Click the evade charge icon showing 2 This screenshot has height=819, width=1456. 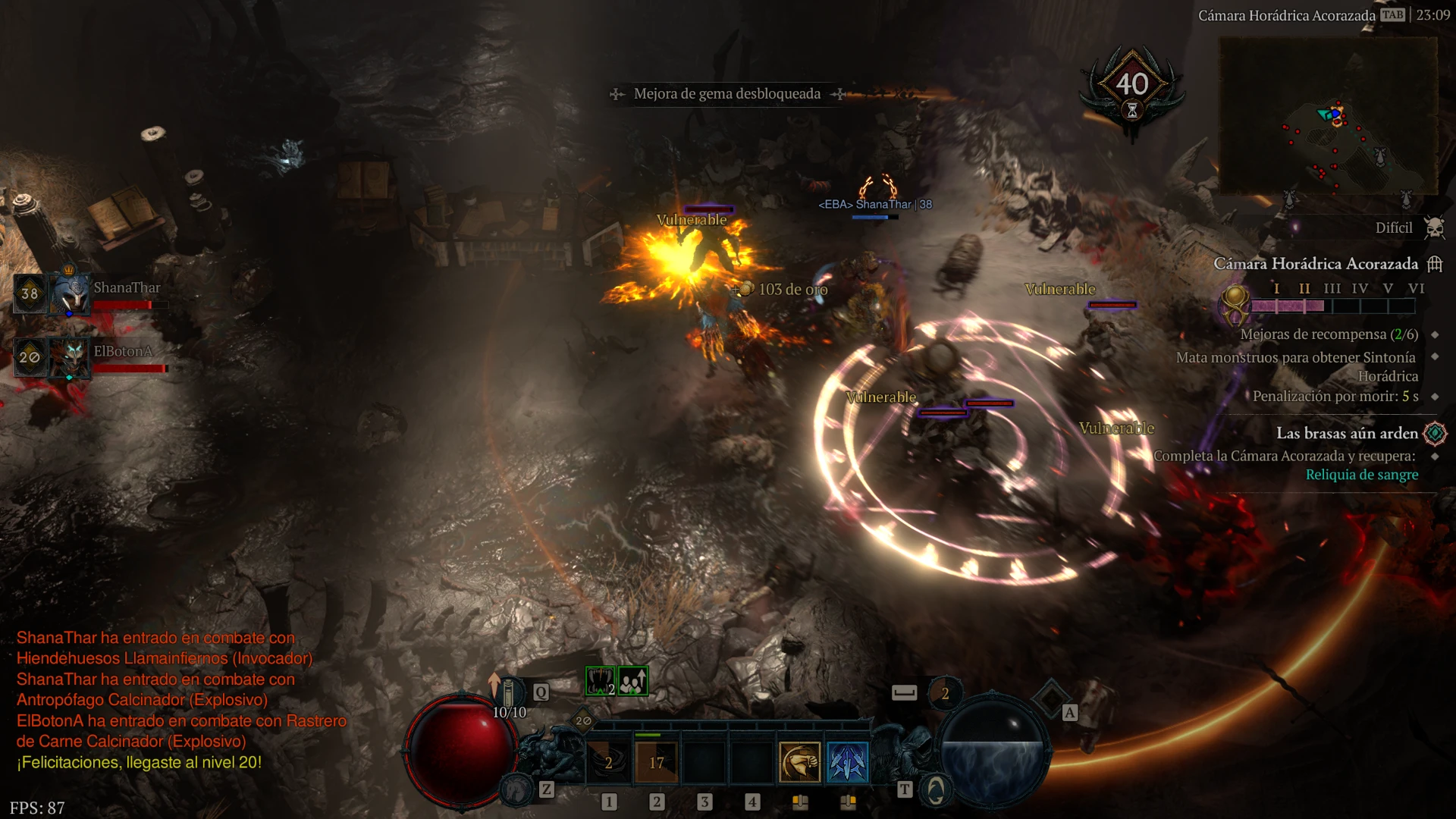pos(945,693)
